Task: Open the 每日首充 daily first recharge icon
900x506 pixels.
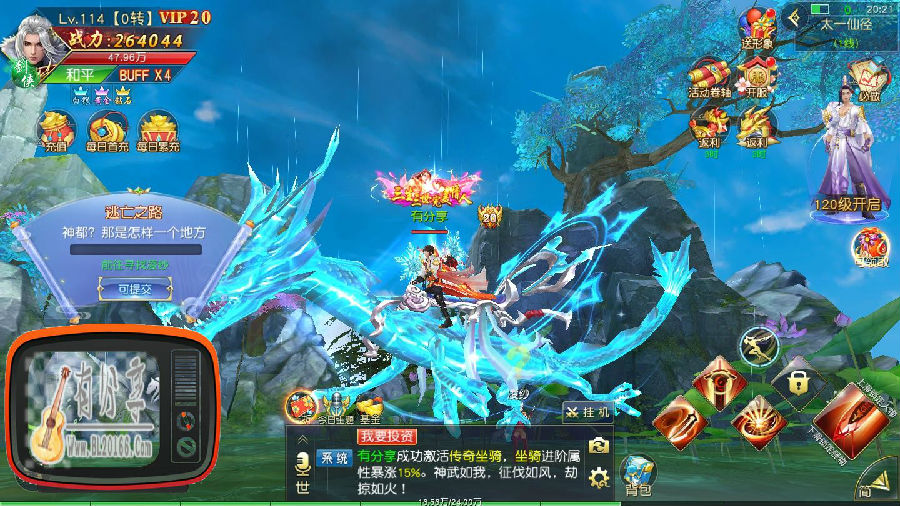Action: coord(107,130)
